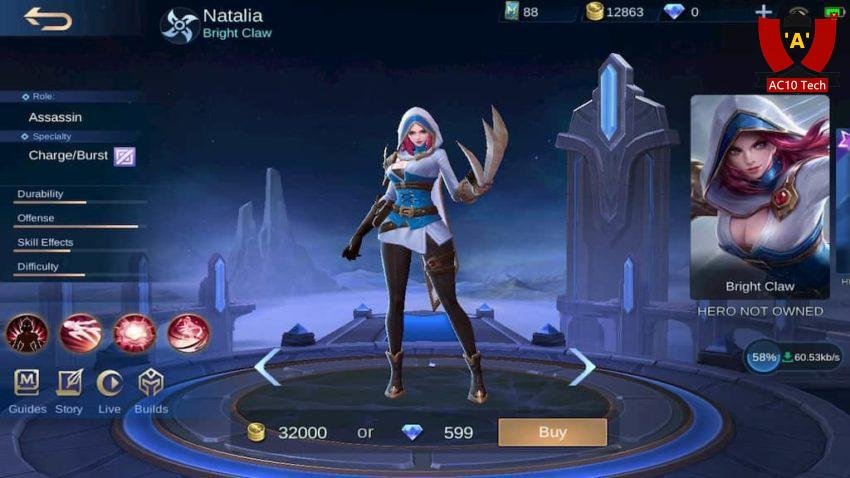The width and height of the screenshot is (850, 478).
Task: View Natalia's fourth skill icon
Action: [x=187, y=333]
